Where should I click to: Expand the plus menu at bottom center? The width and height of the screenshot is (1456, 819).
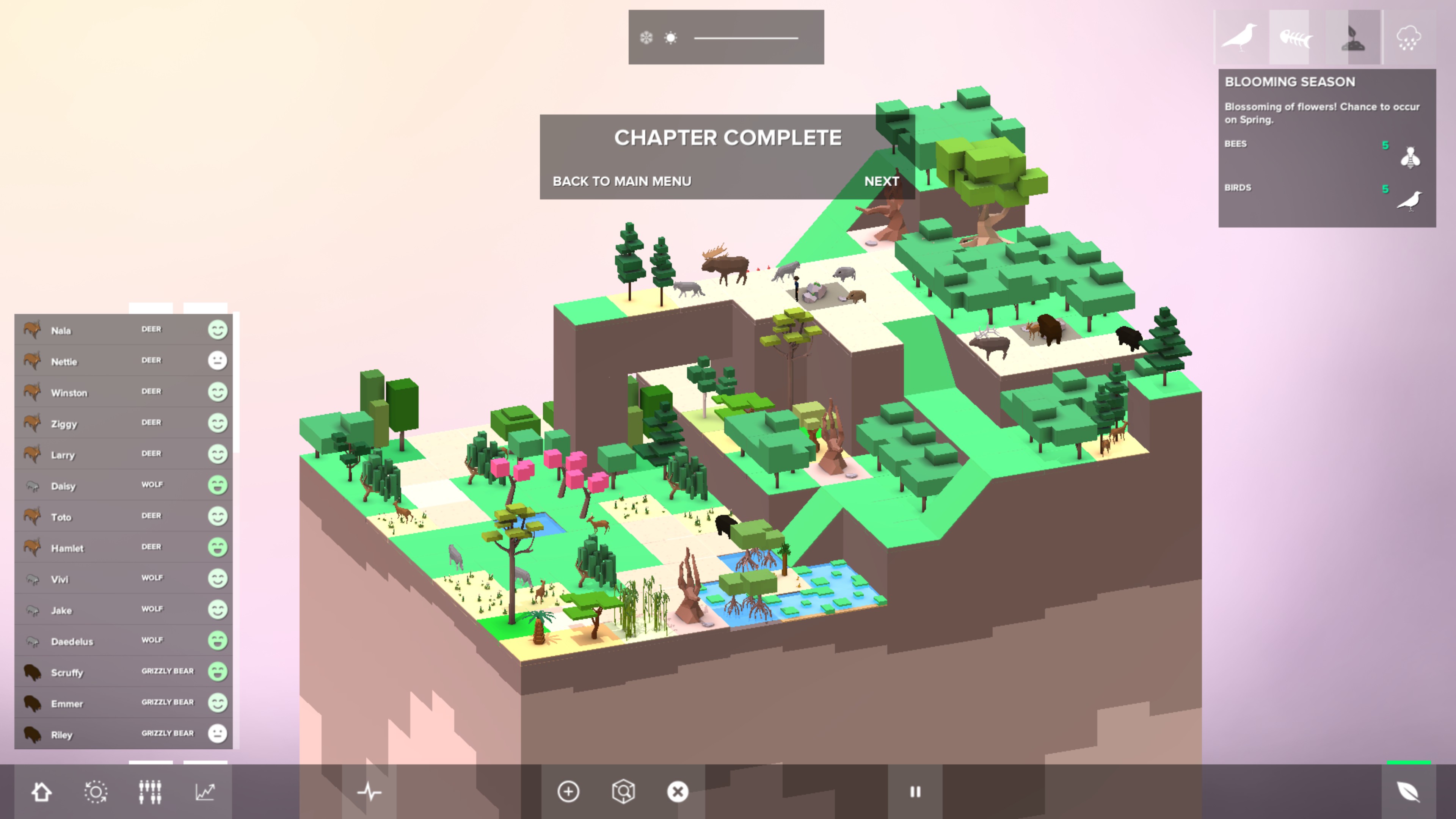coord(568,792)
